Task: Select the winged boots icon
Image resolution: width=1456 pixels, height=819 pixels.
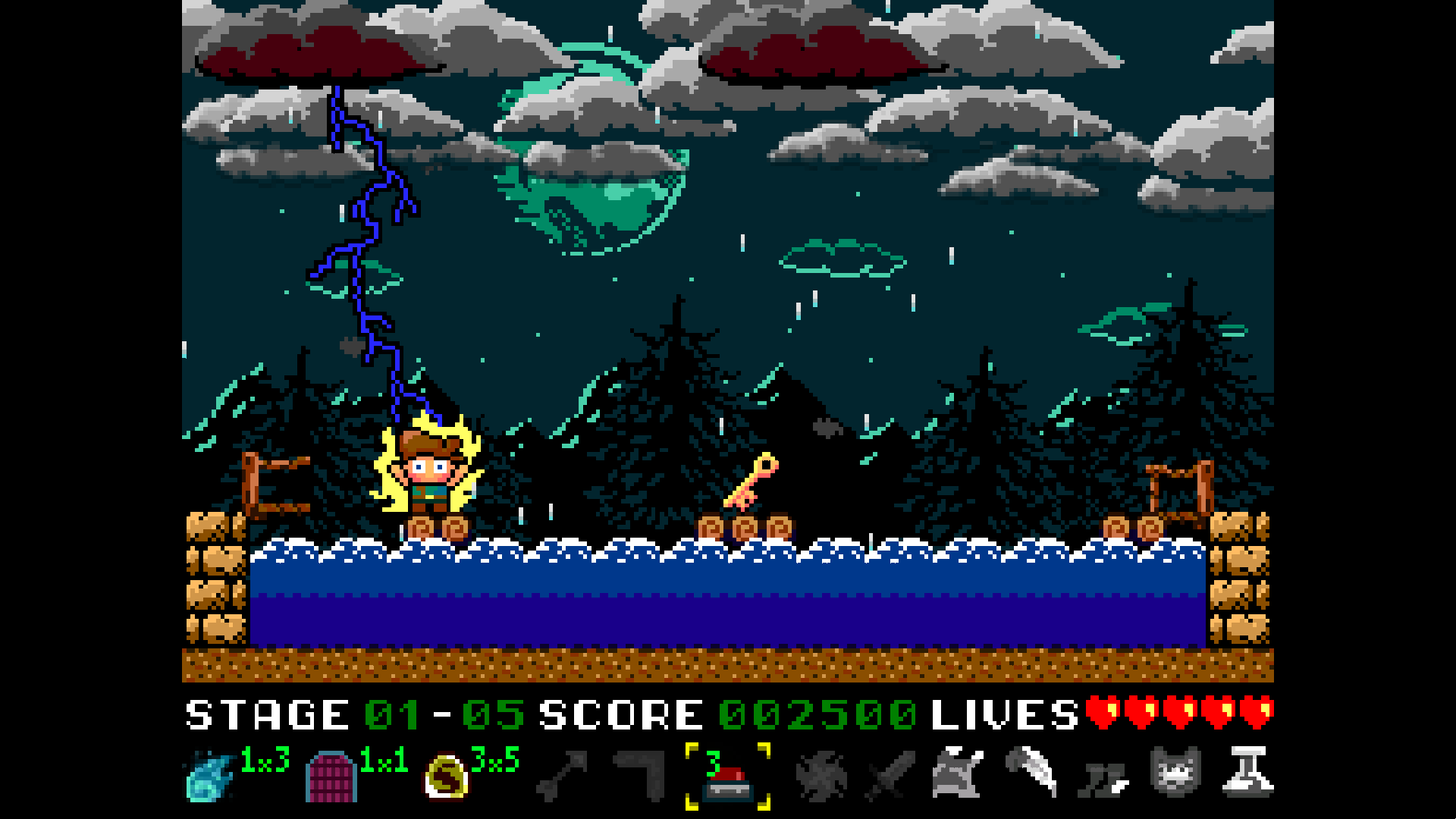Action: [x=1104, y=778]
